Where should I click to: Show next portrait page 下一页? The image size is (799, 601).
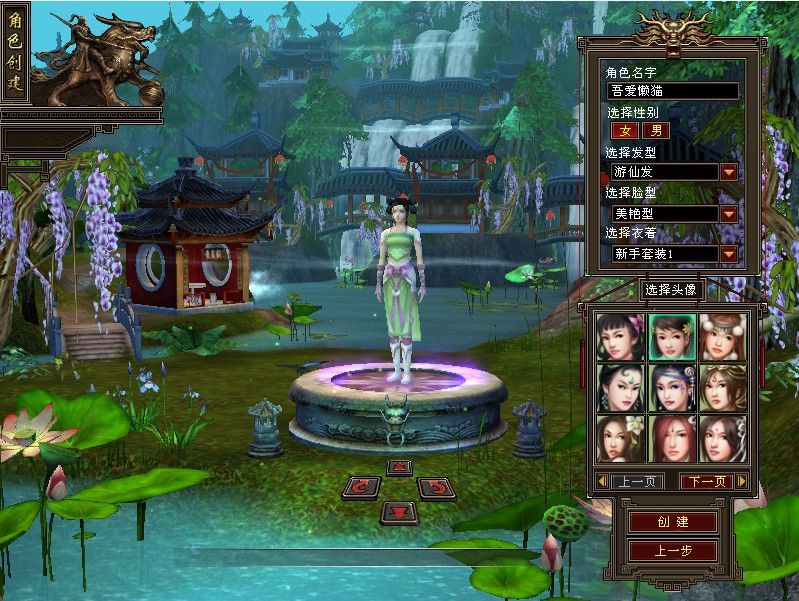(704, 482)
